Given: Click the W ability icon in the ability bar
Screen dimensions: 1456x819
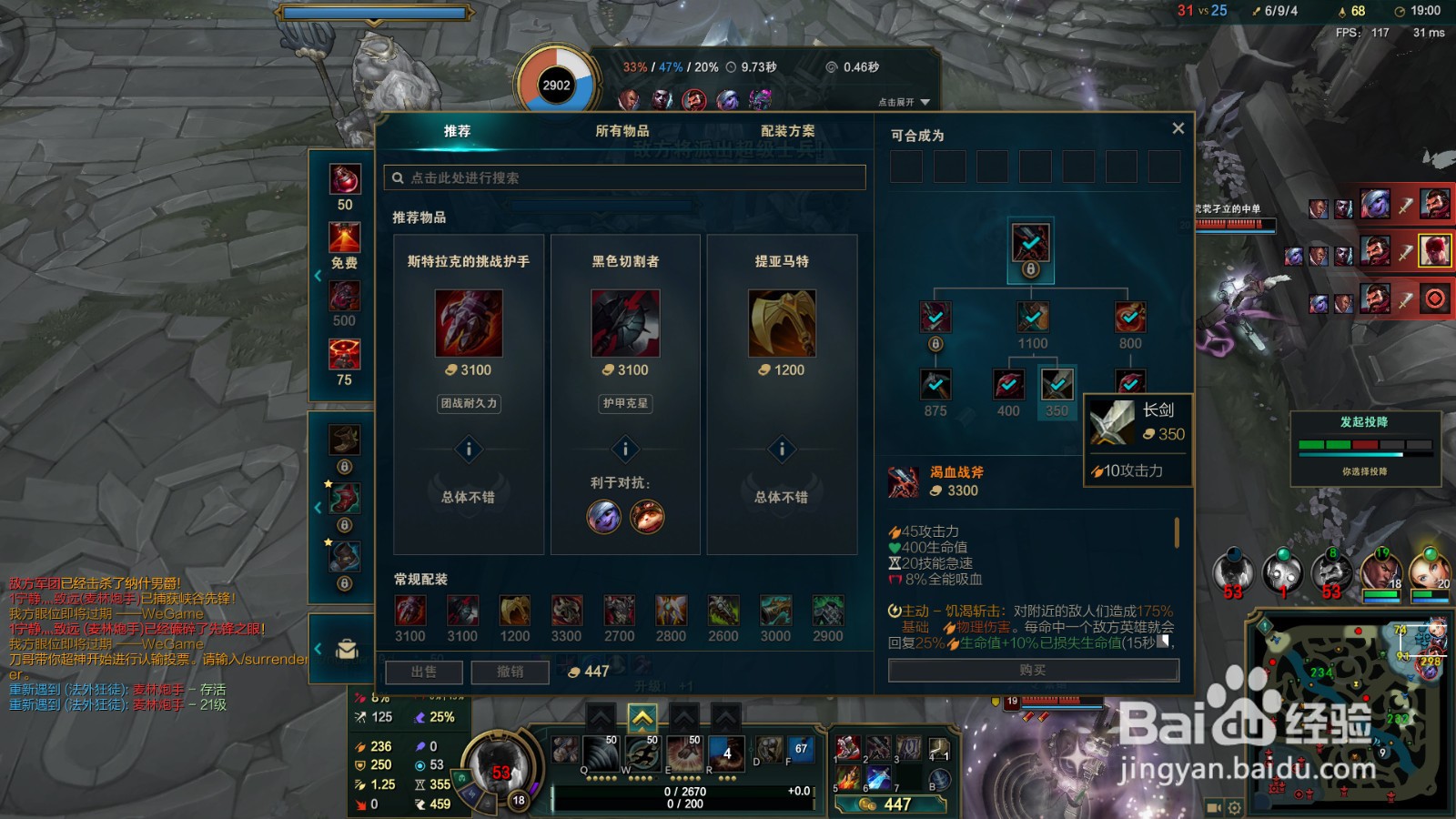Looking at the screenshot, I should [642, 753].
